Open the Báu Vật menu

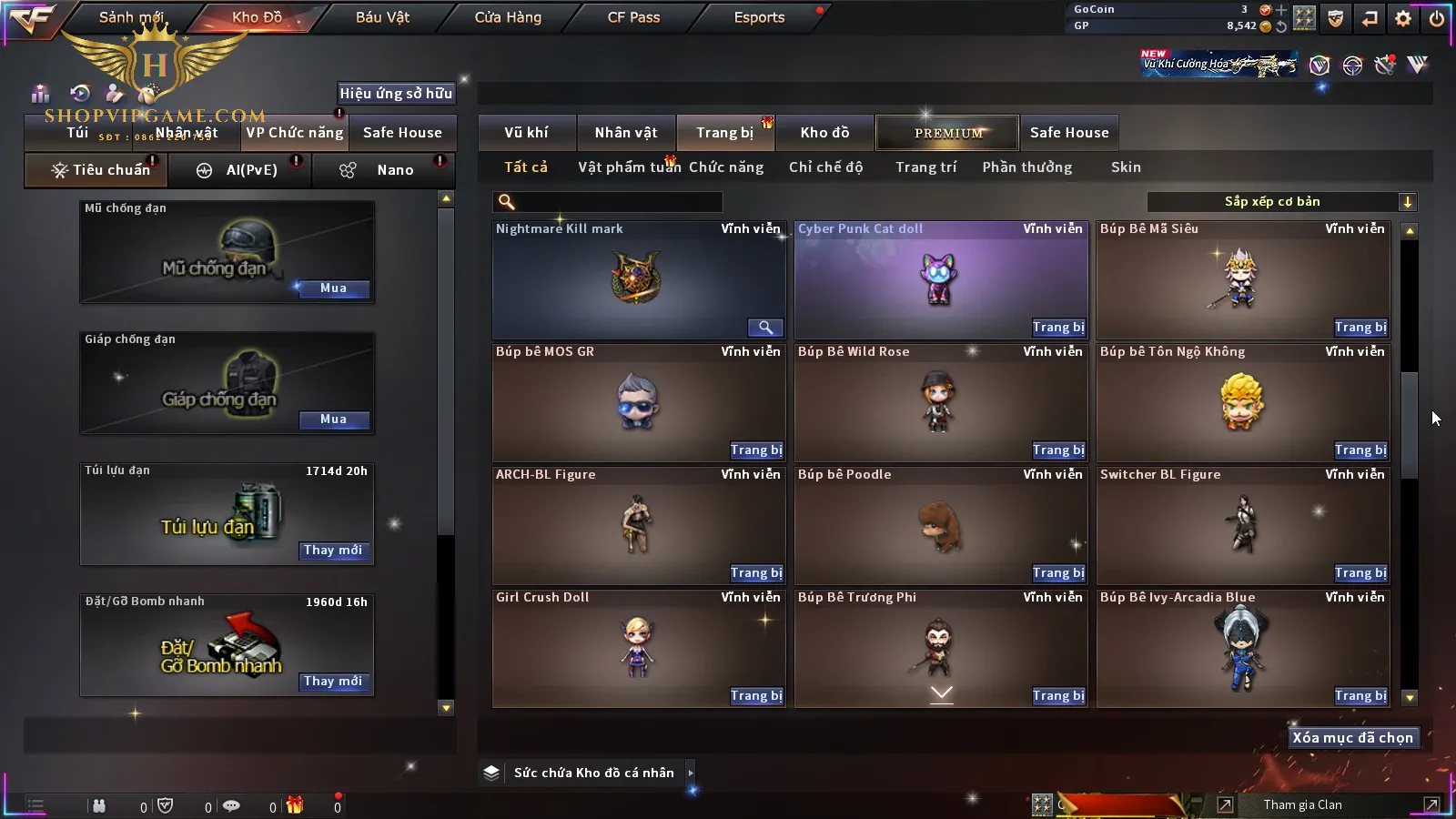[382, 17]
